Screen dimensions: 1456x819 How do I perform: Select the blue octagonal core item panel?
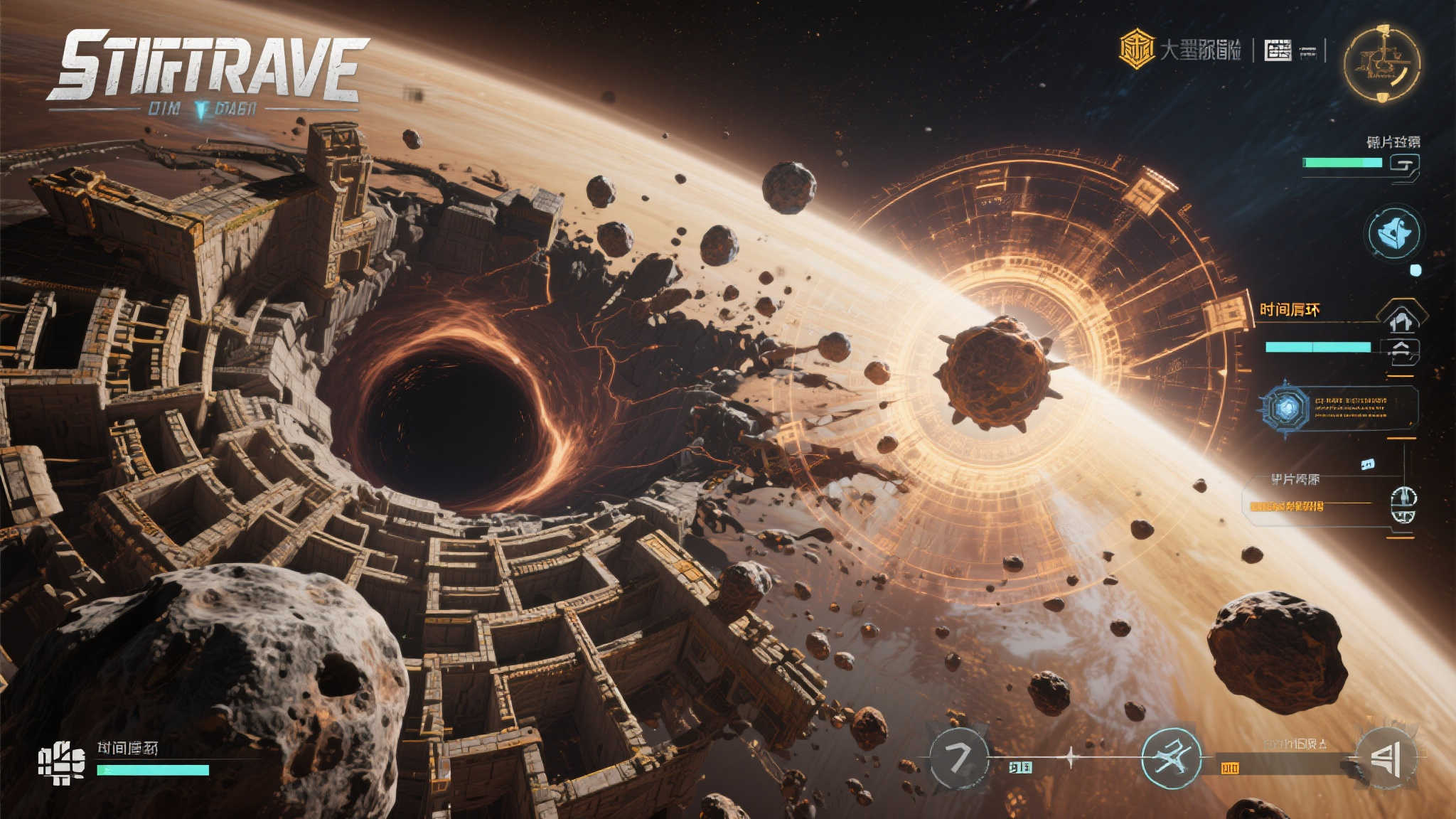point(1285,408)
